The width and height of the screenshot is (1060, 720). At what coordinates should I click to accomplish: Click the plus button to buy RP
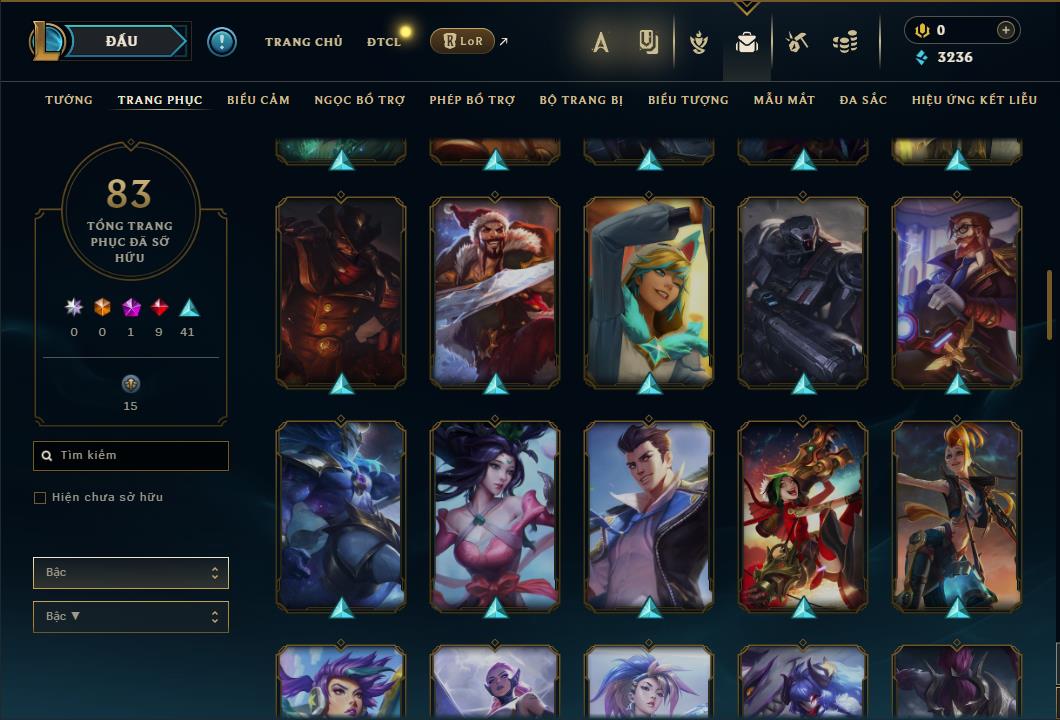click(1005, 30)
